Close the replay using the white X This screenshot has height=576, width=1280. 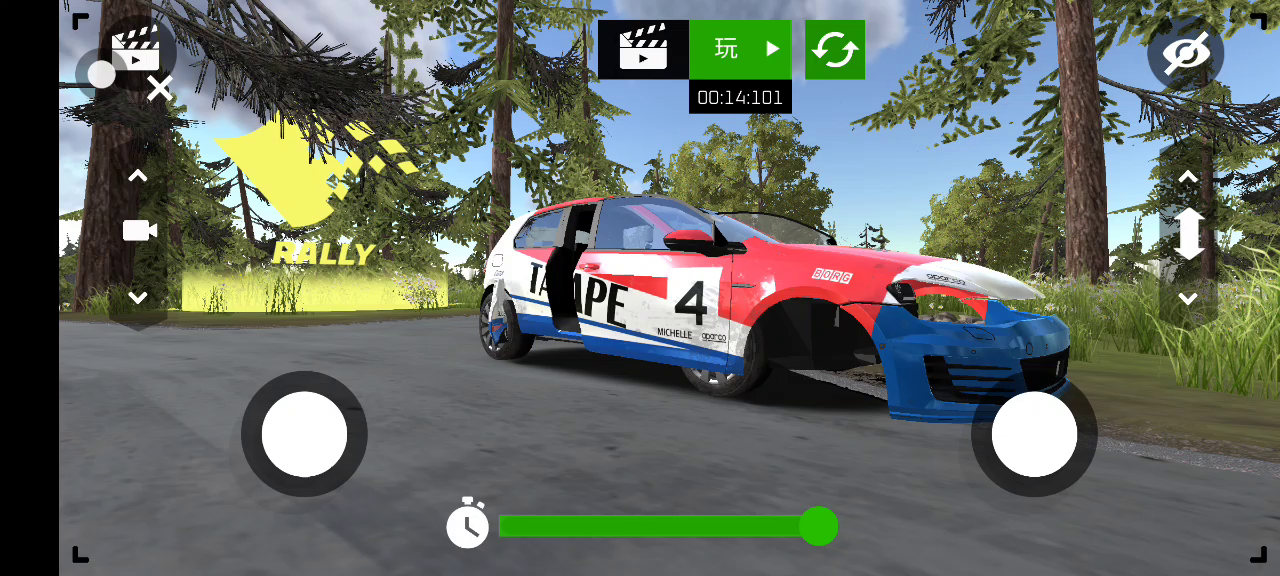tap(159, 89)
